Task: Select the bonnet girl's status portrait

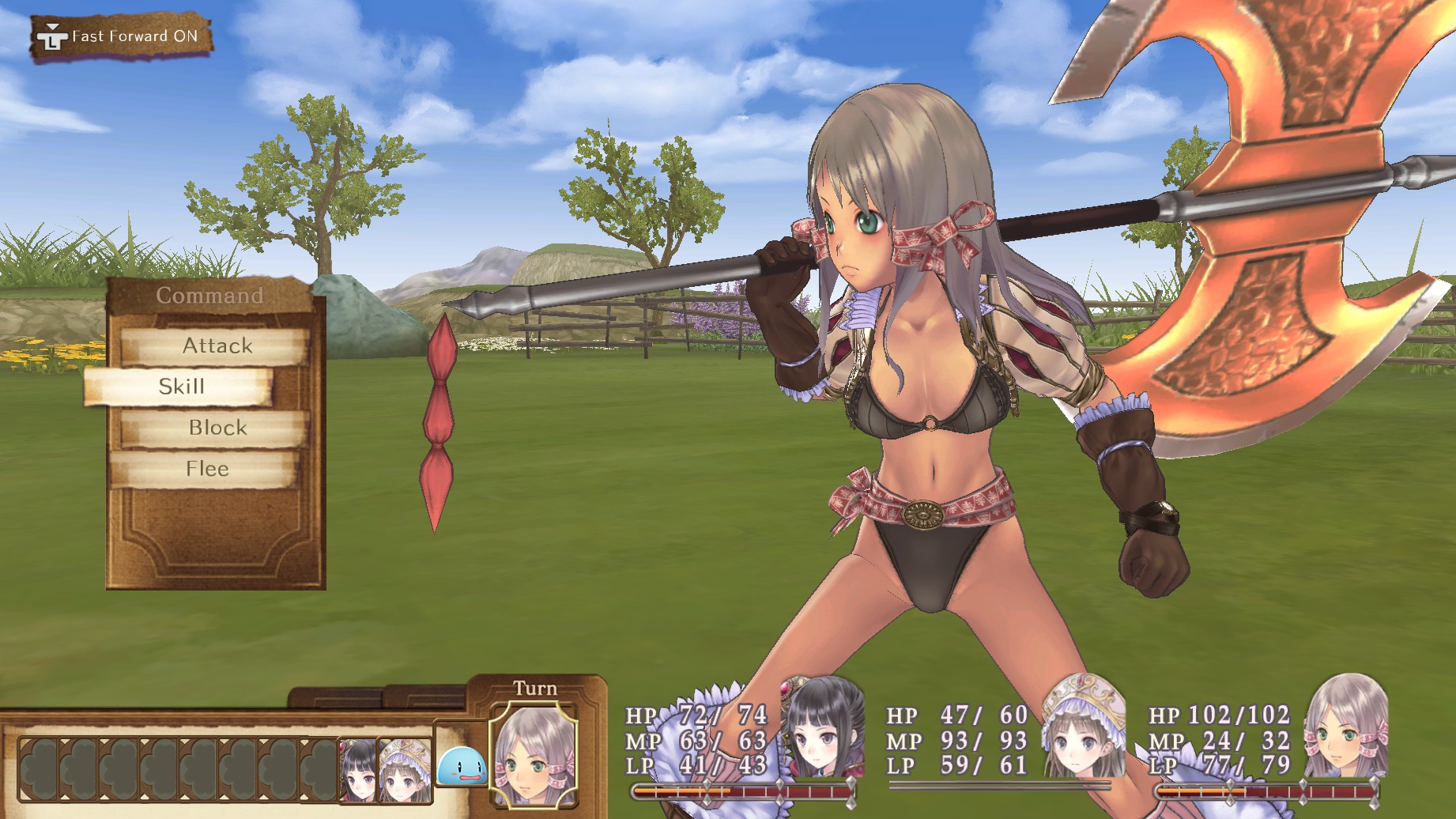Action: (1083, 727)
